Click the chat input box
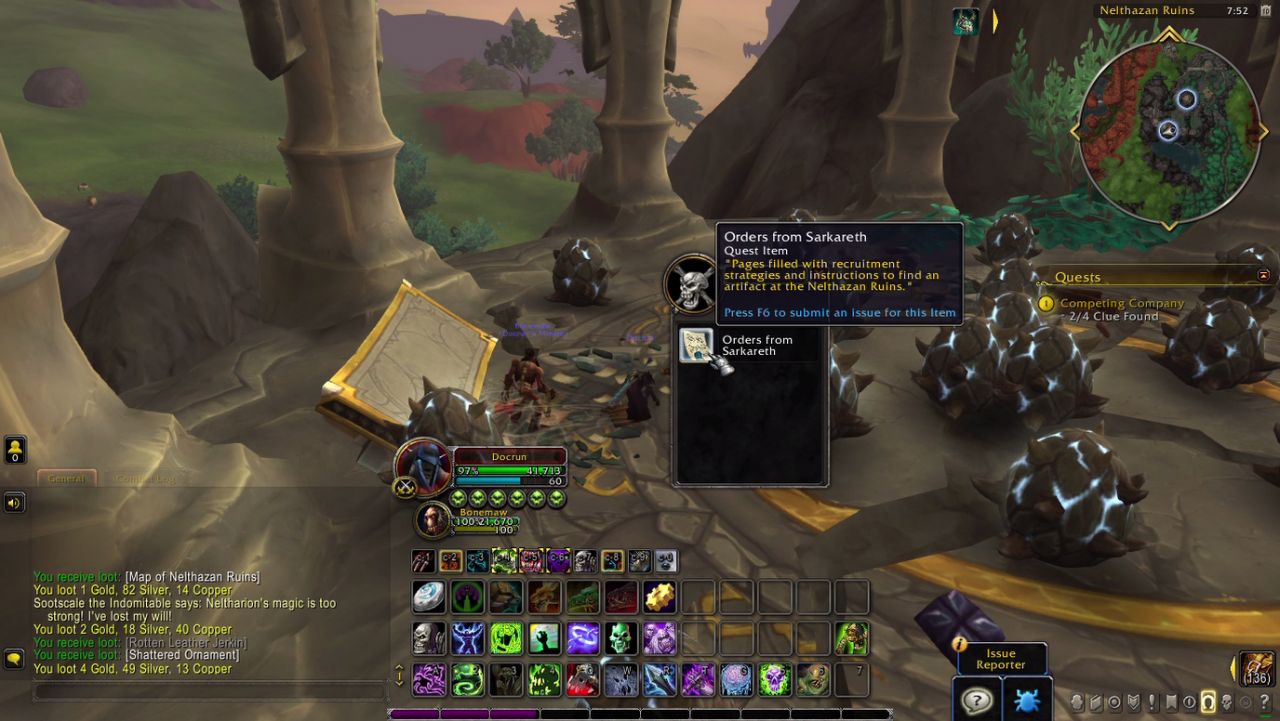 point(208,691)
